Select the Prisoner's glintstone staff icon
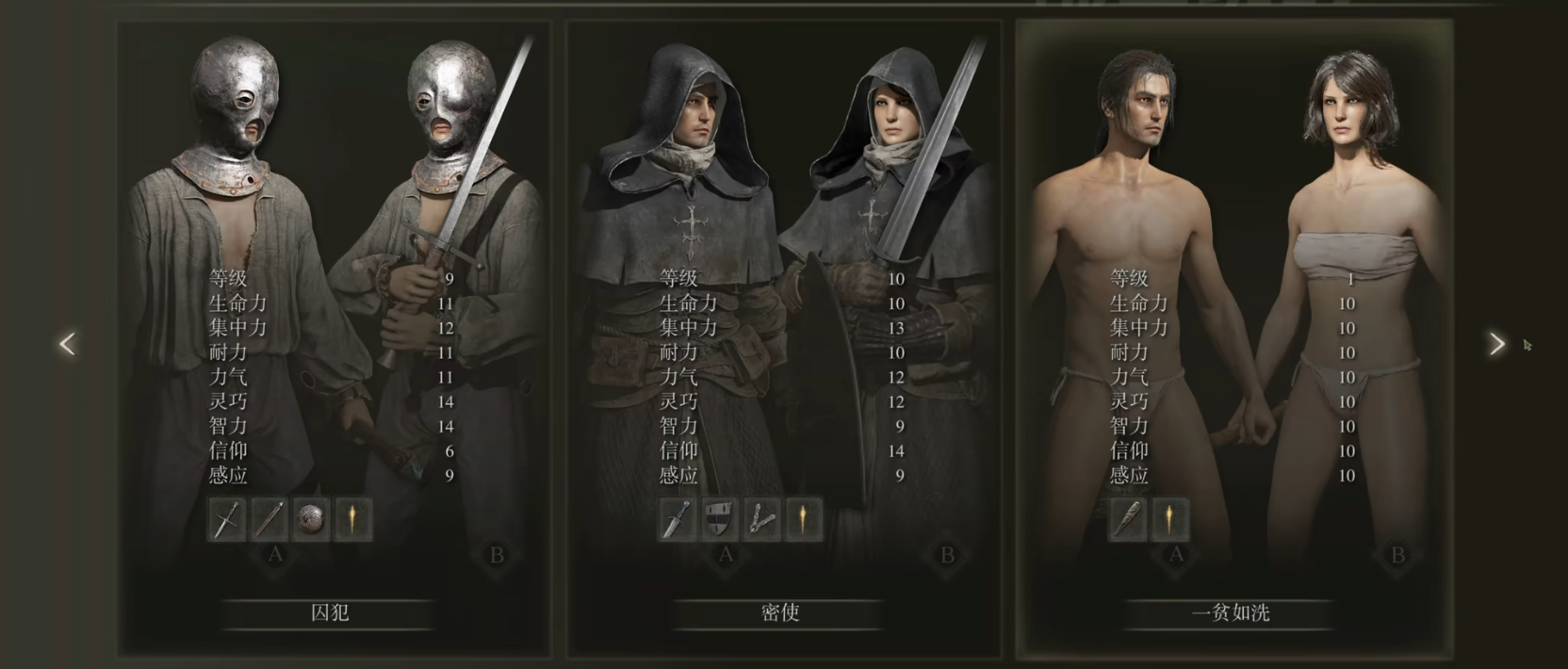The width and height of the screenshot is (1568, 669). 269,519
